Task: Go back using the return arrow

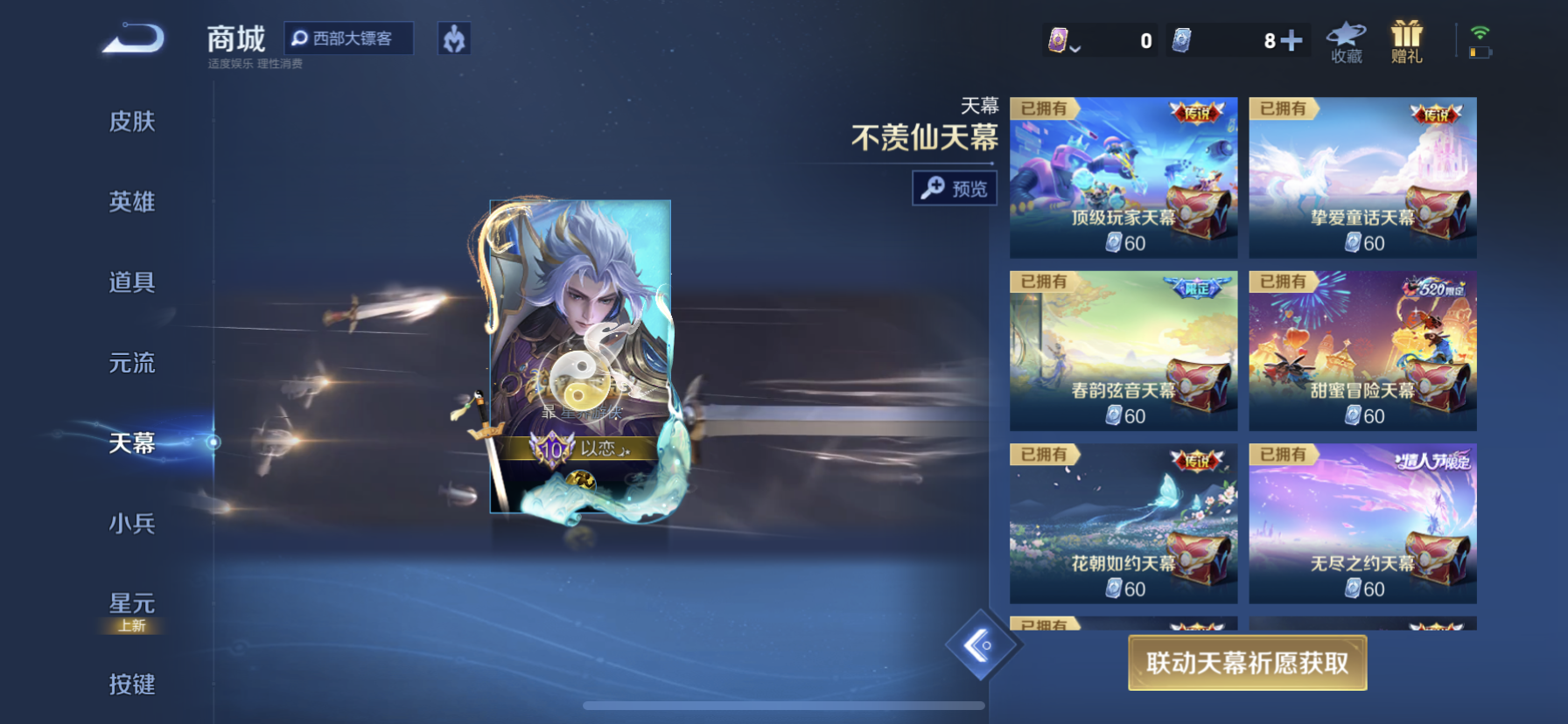Action: tap(133, 39)
